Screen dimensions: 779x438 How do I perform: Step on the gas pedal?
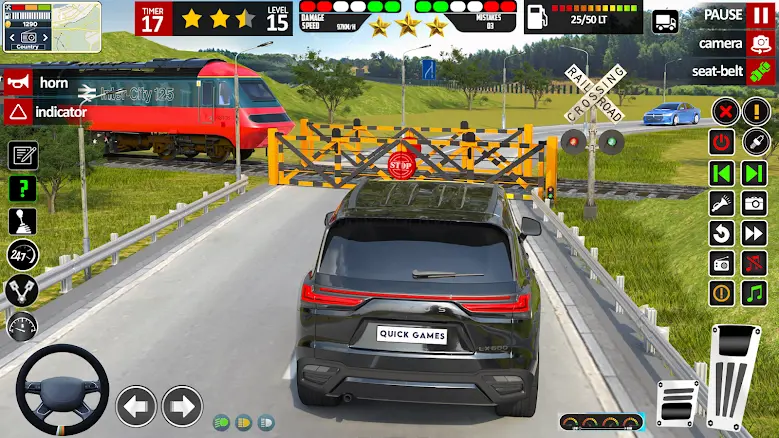(737, 371)
